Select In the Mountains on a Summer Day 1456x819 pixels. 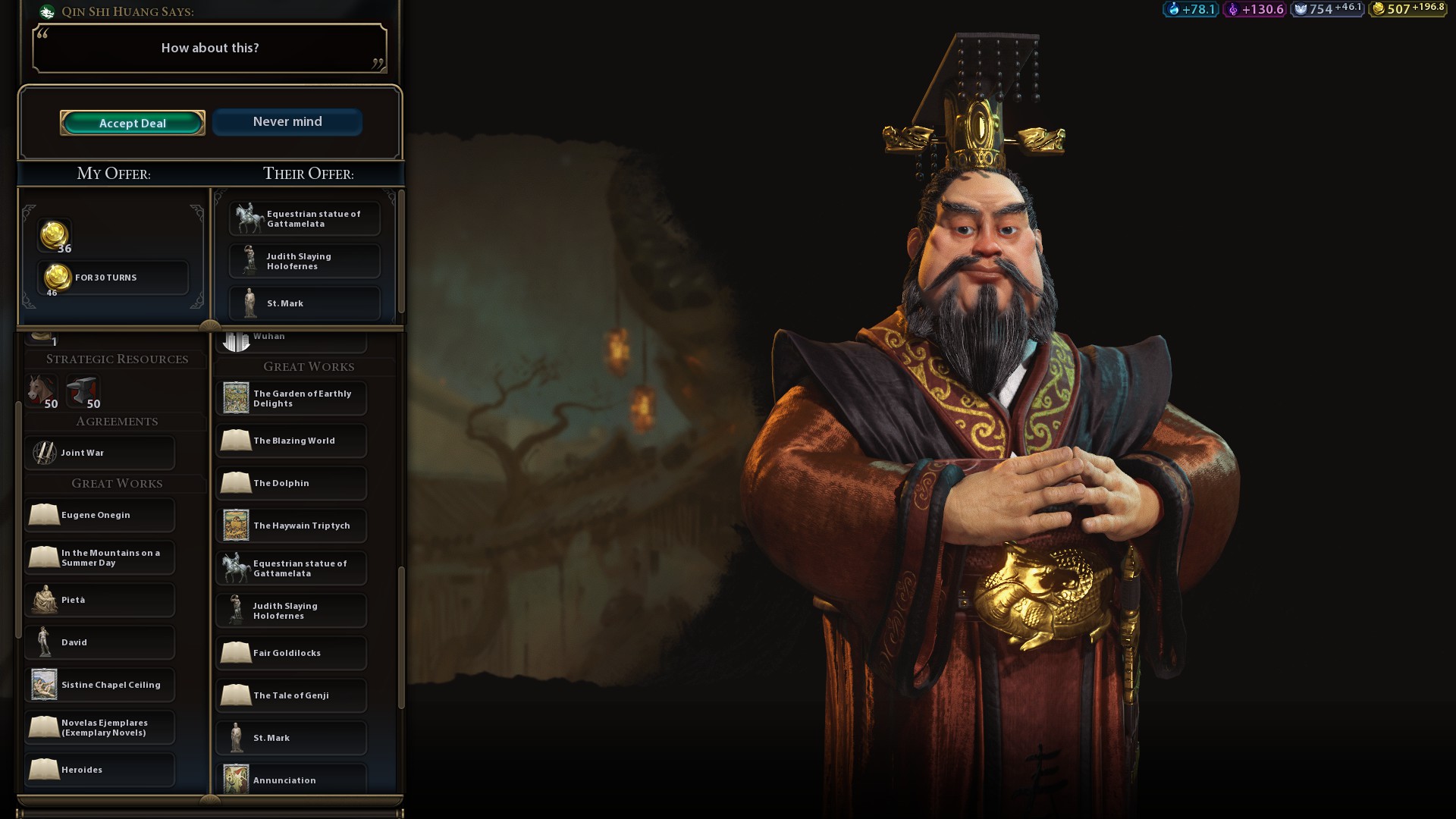tap(100, 557)
